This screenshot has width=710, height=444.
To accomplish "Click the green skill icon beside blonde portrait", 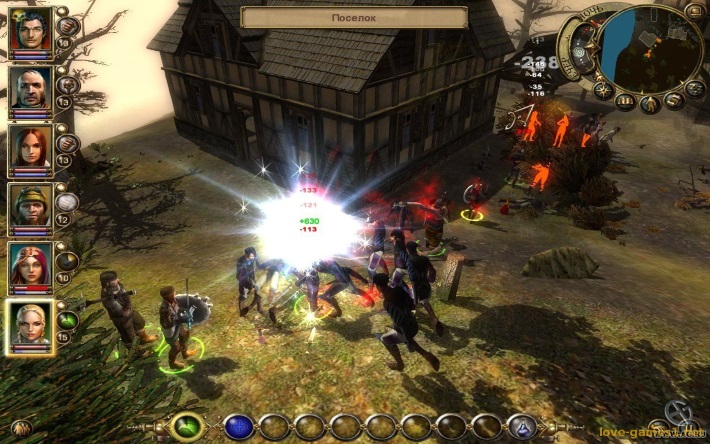I will pyautogui.click(x=68, y=320).
